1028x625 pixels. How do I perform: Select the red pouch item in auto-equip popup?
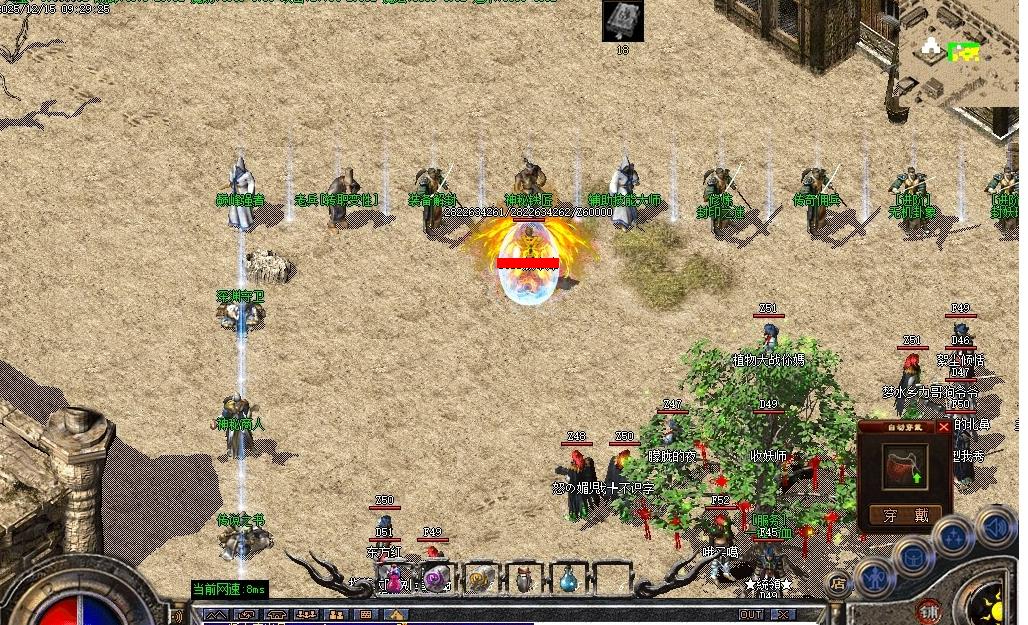pos(905,466)
